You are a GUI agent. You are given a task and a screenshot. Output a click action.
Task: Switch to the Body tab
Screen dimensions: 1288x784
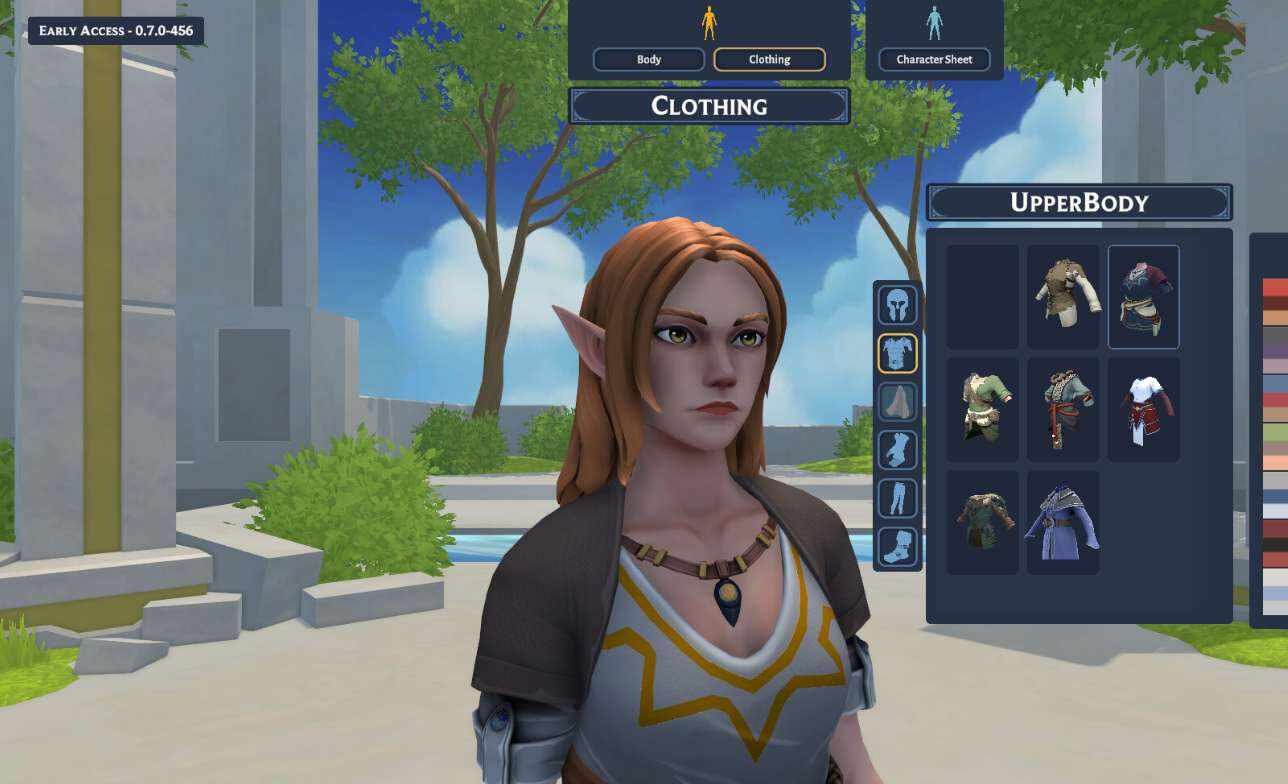649,59
